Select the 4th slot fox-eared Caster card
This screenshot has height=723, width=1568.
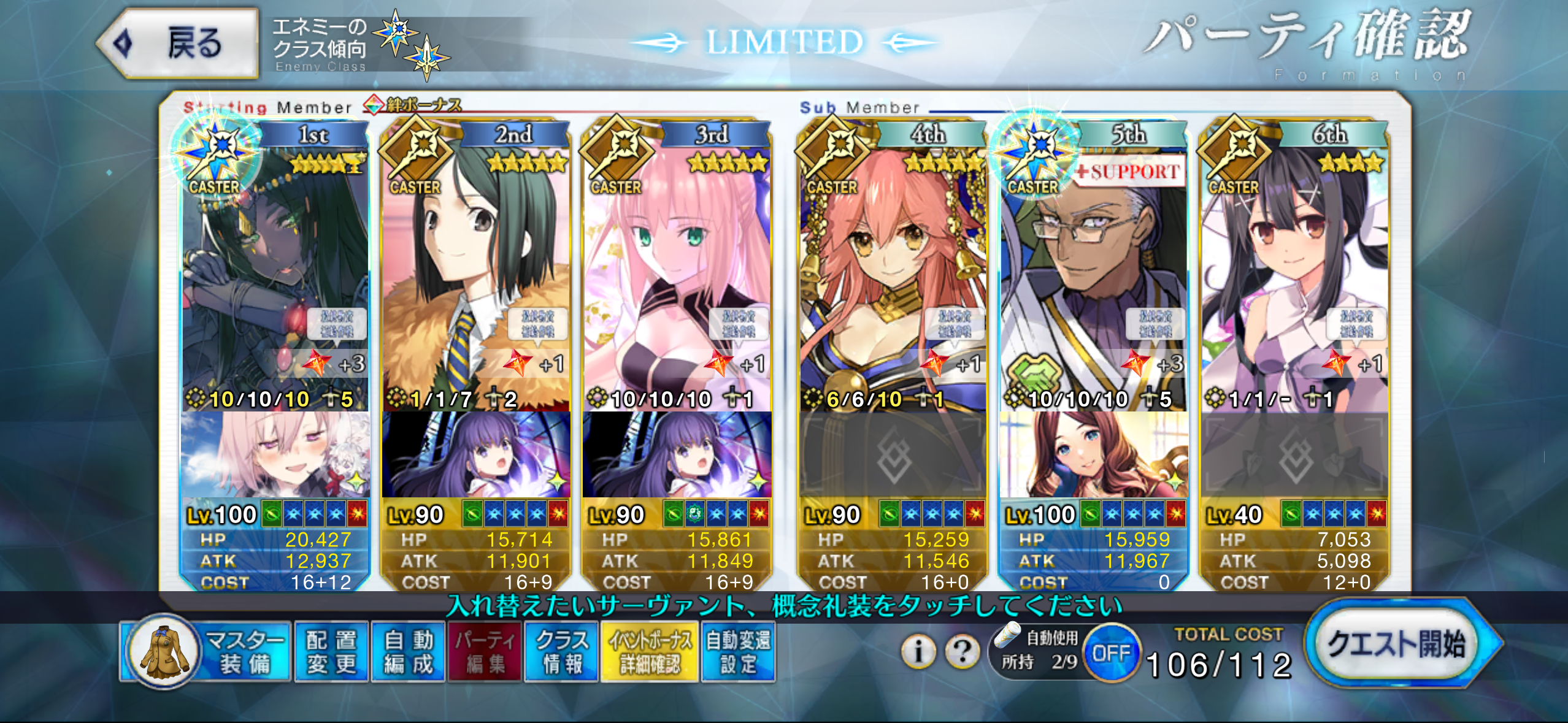pos(893,276)
